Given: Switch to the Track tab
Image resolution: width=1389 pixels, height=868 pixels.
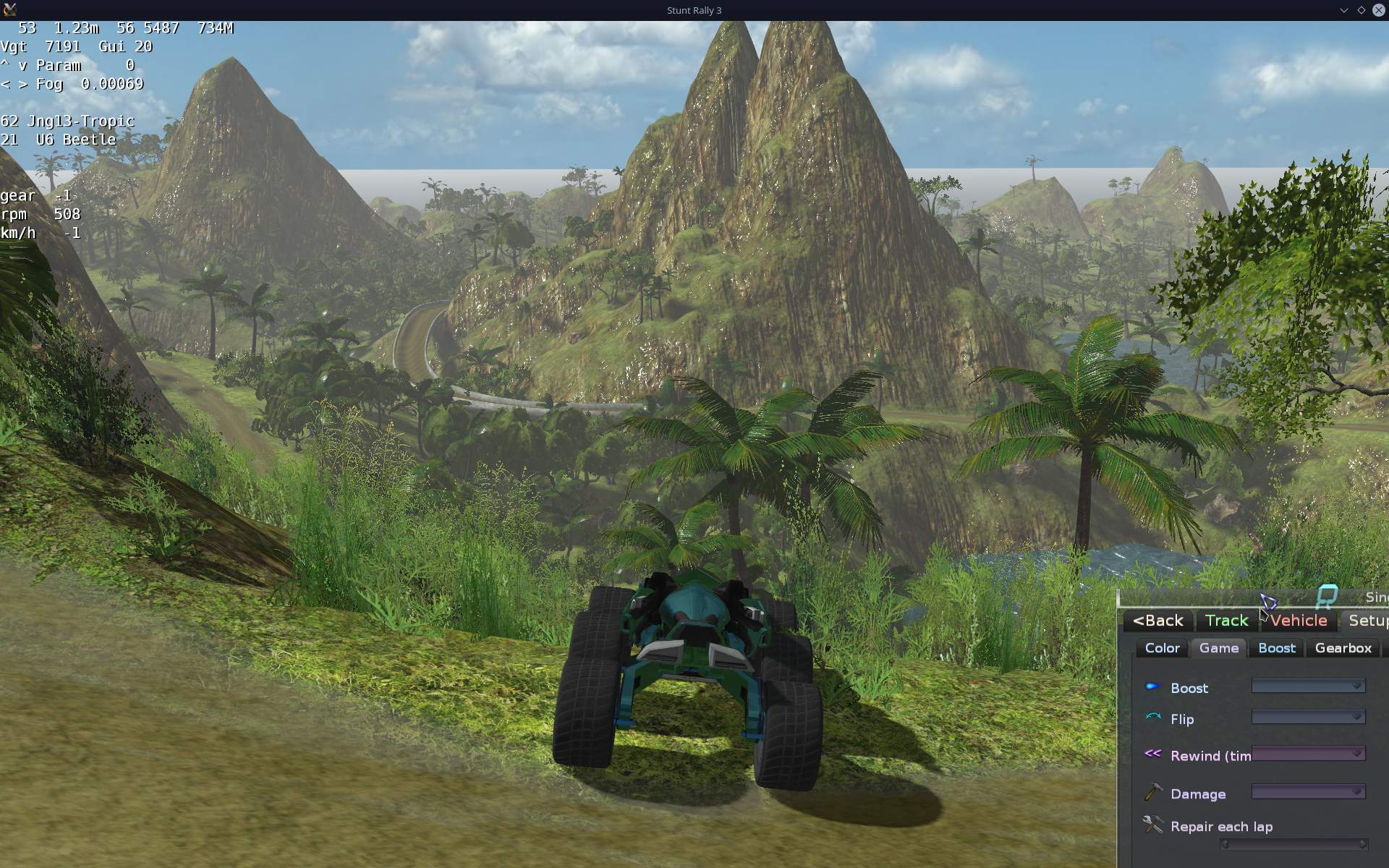Looking at the screenshot, I should (x=1226, y=621).
